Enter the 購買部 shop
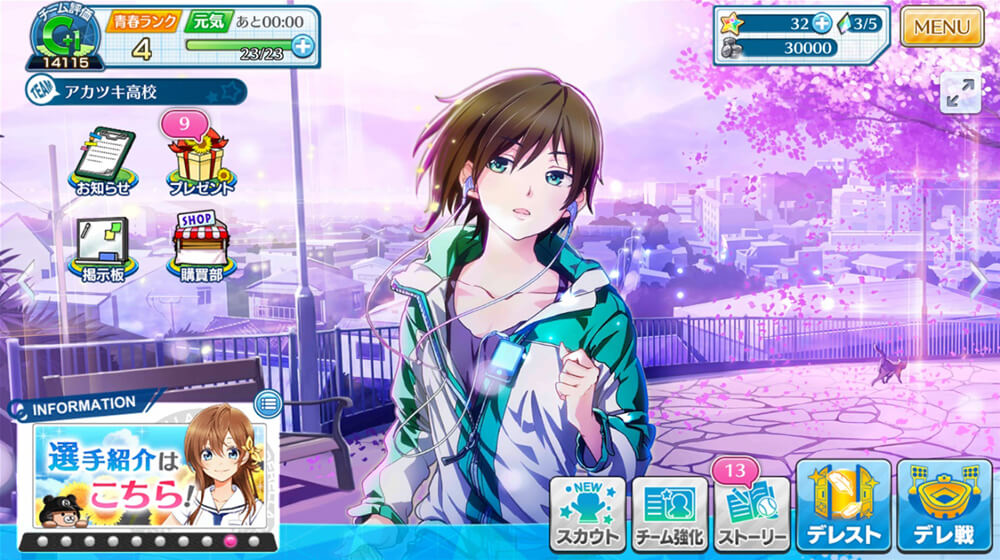This screenshot has height=560, width=1000. click(x=200, y=247)
